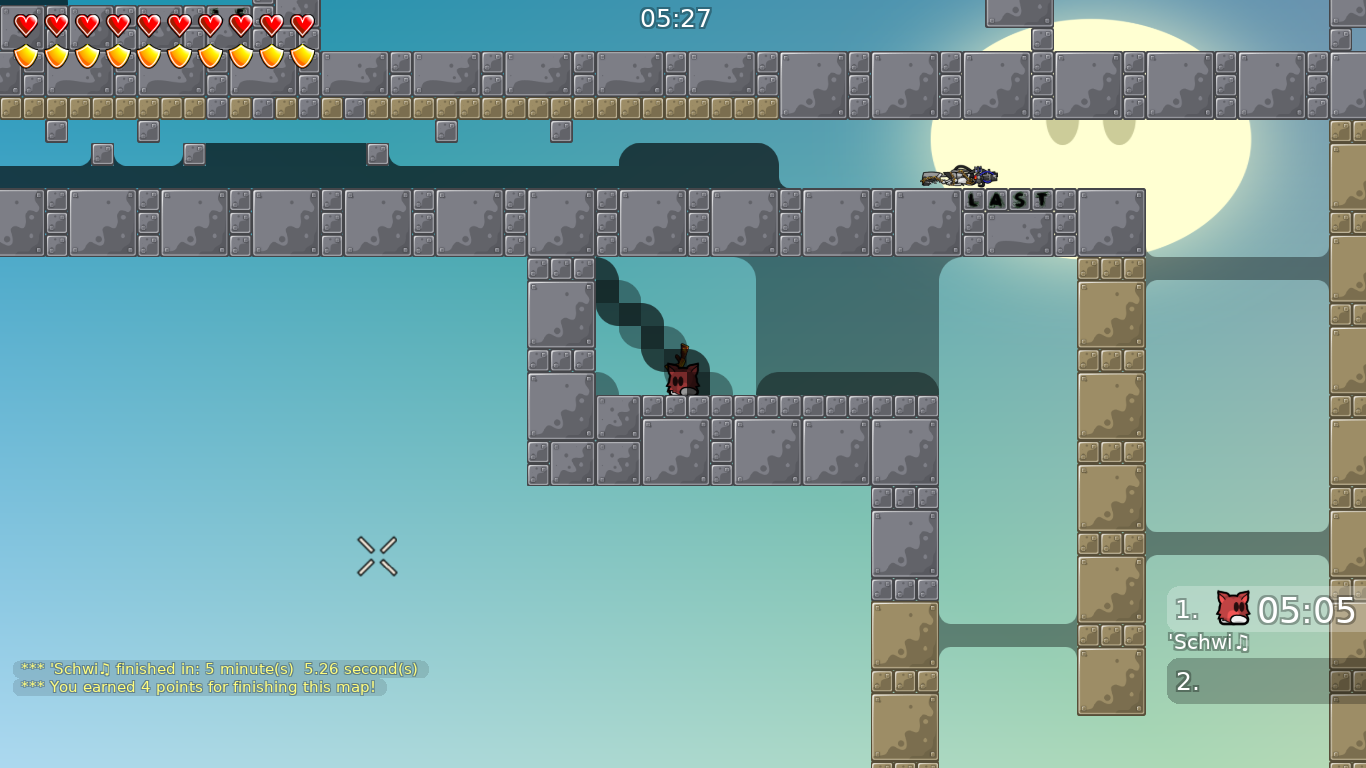Click the bright sun in the background
Image resolution: width=1366 pixels, height=768 pixels.
click(x=1090, y=160)
